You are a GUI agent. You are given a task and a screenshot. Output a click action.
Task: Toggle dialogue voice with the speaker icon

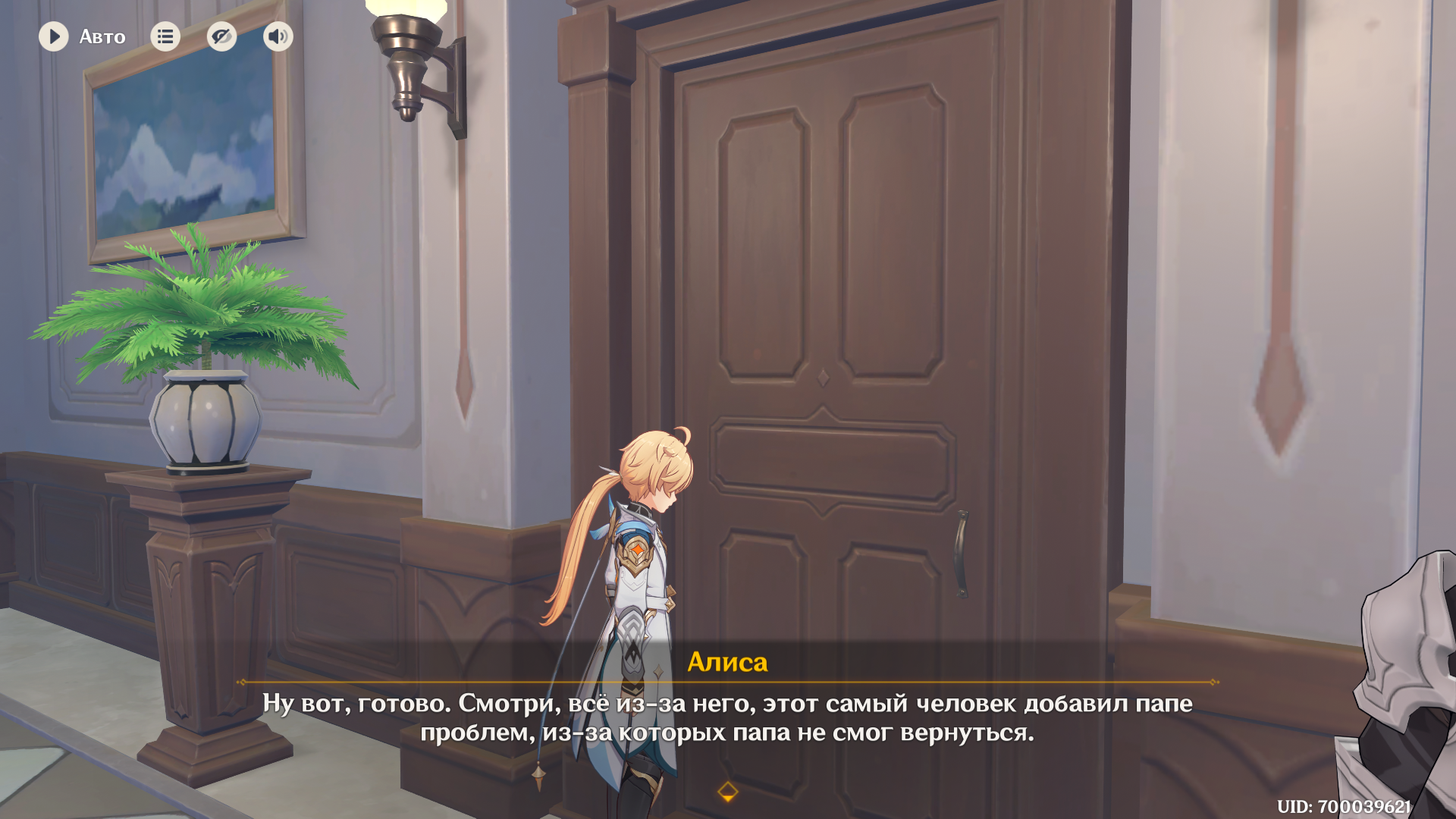click(x=278, y=36)
